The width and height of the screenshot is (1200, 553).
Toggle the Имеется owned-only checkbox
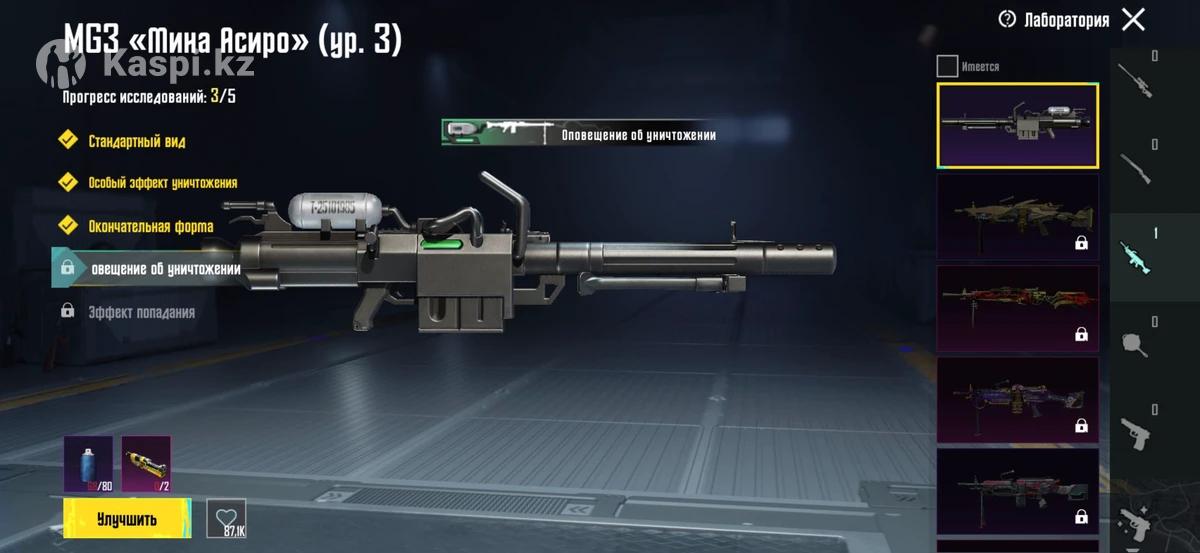click(x=947, y=67)
